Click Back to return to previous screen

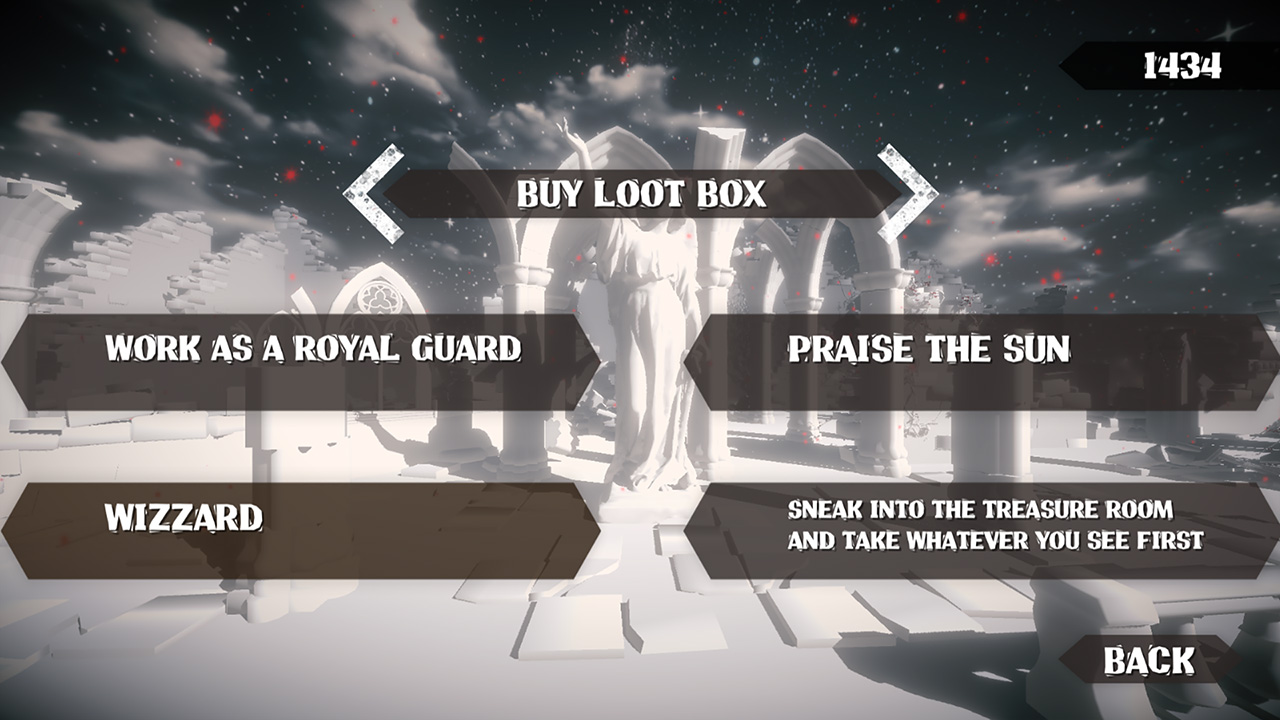pyautogui.click(x=1148, y=660)
